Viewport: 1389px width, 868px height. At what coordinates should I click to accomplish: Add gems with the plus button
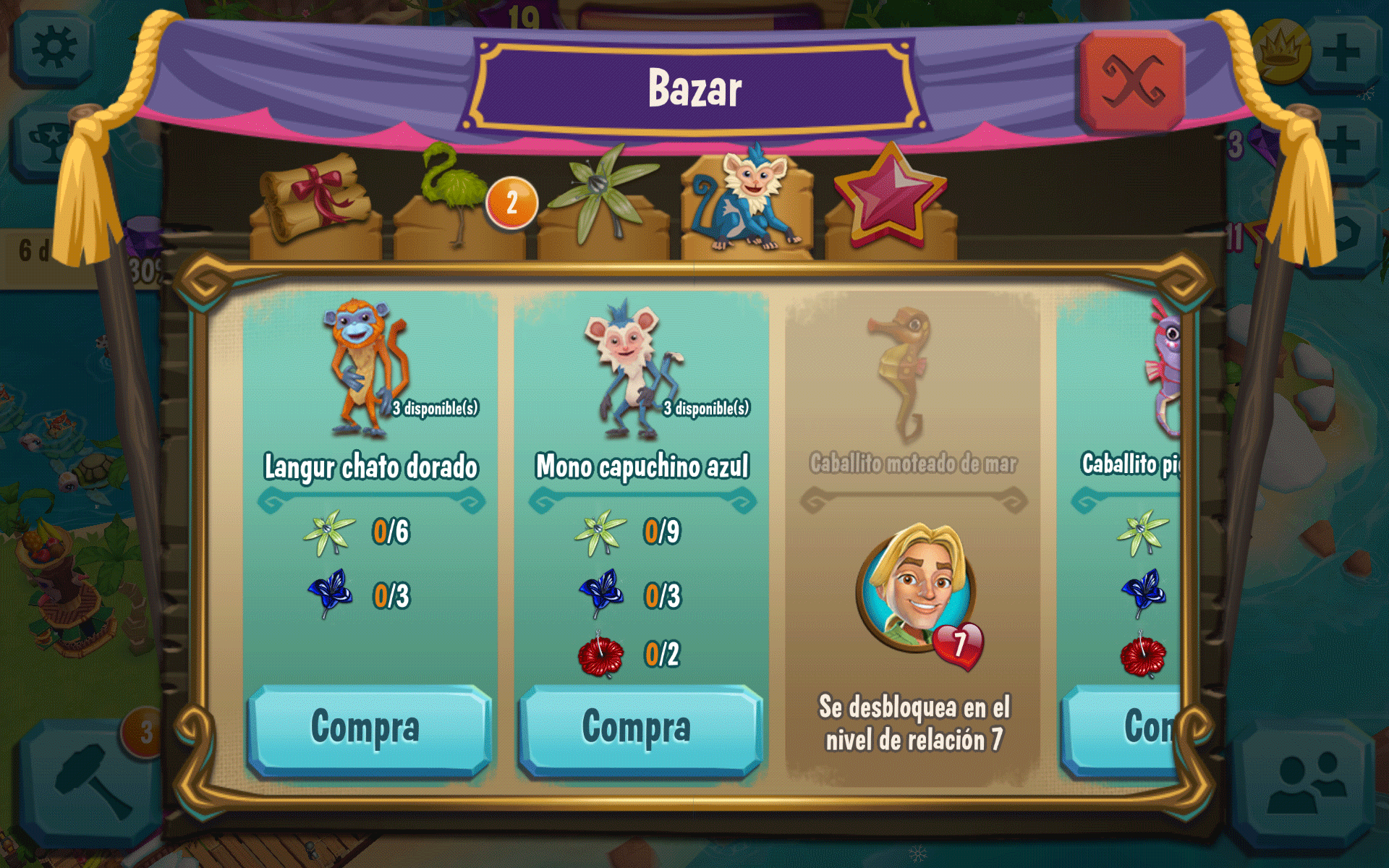coord(1343,145)
